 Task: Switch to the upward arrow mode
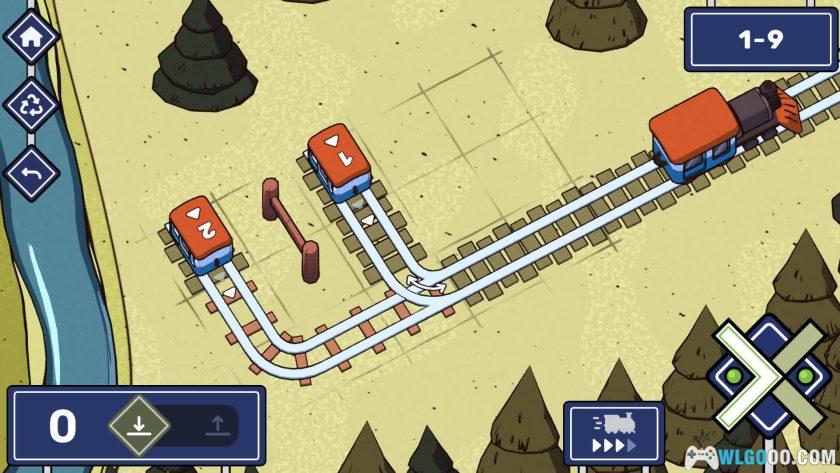215,426
